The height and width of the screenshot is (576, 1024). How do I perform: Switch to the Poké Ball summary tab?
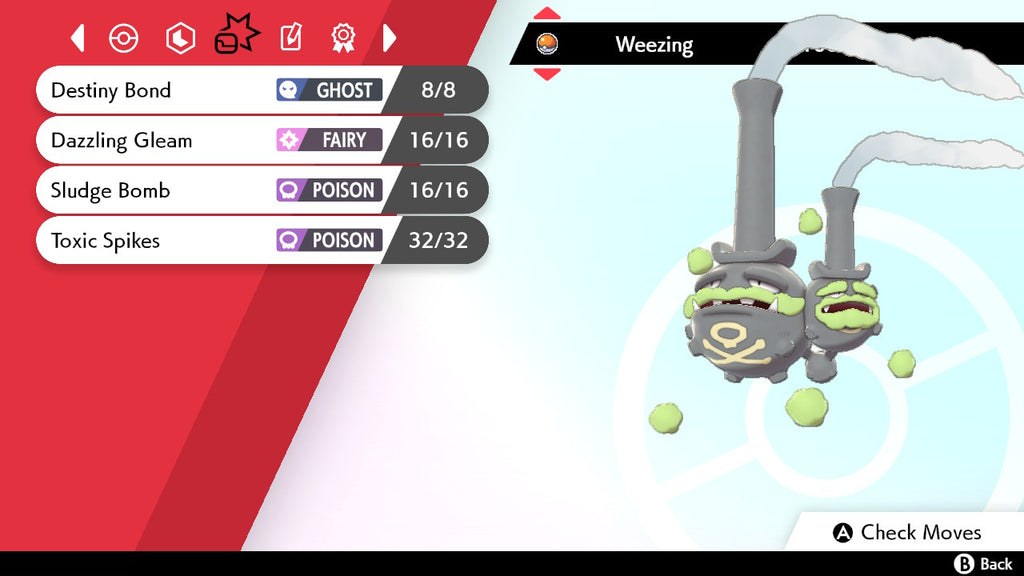(123, 38)
